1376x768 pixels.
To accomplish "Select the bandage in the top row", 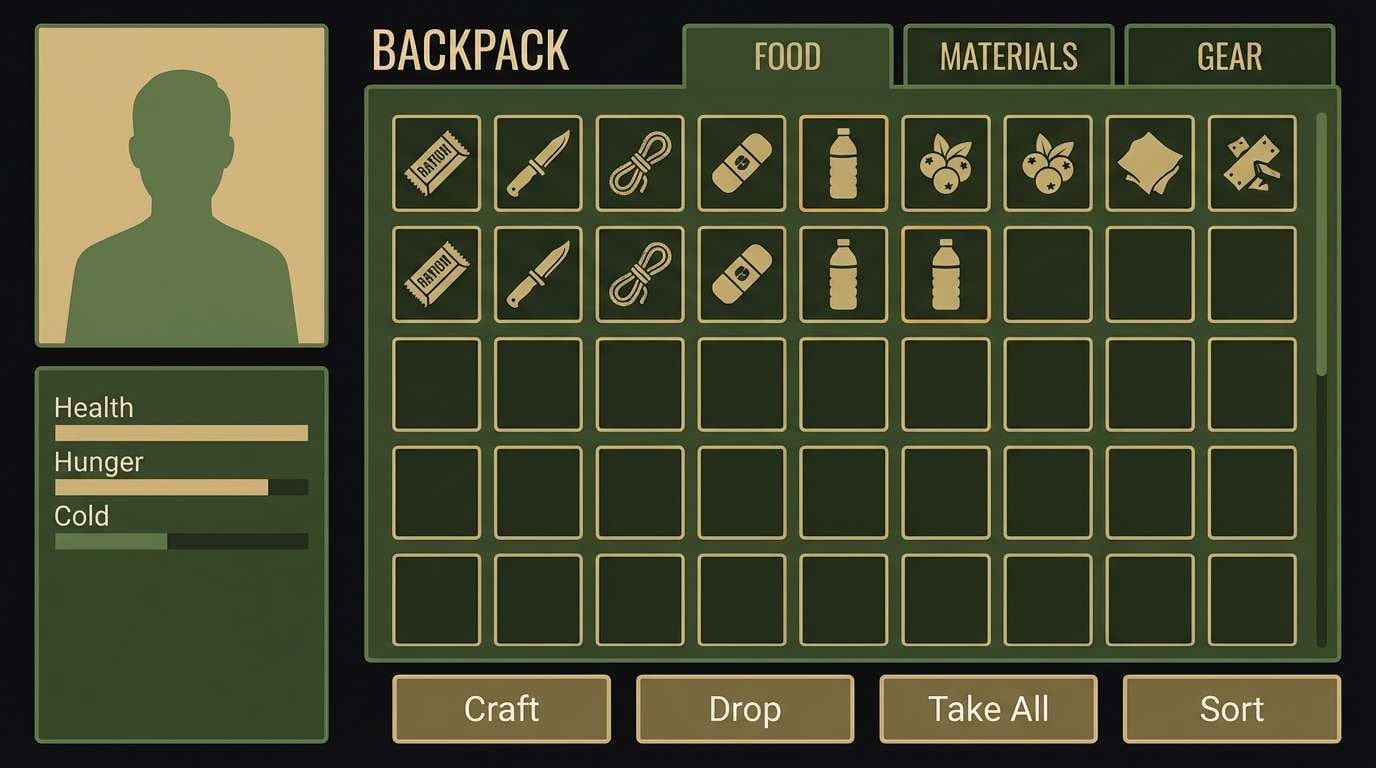I will [742, 164].
